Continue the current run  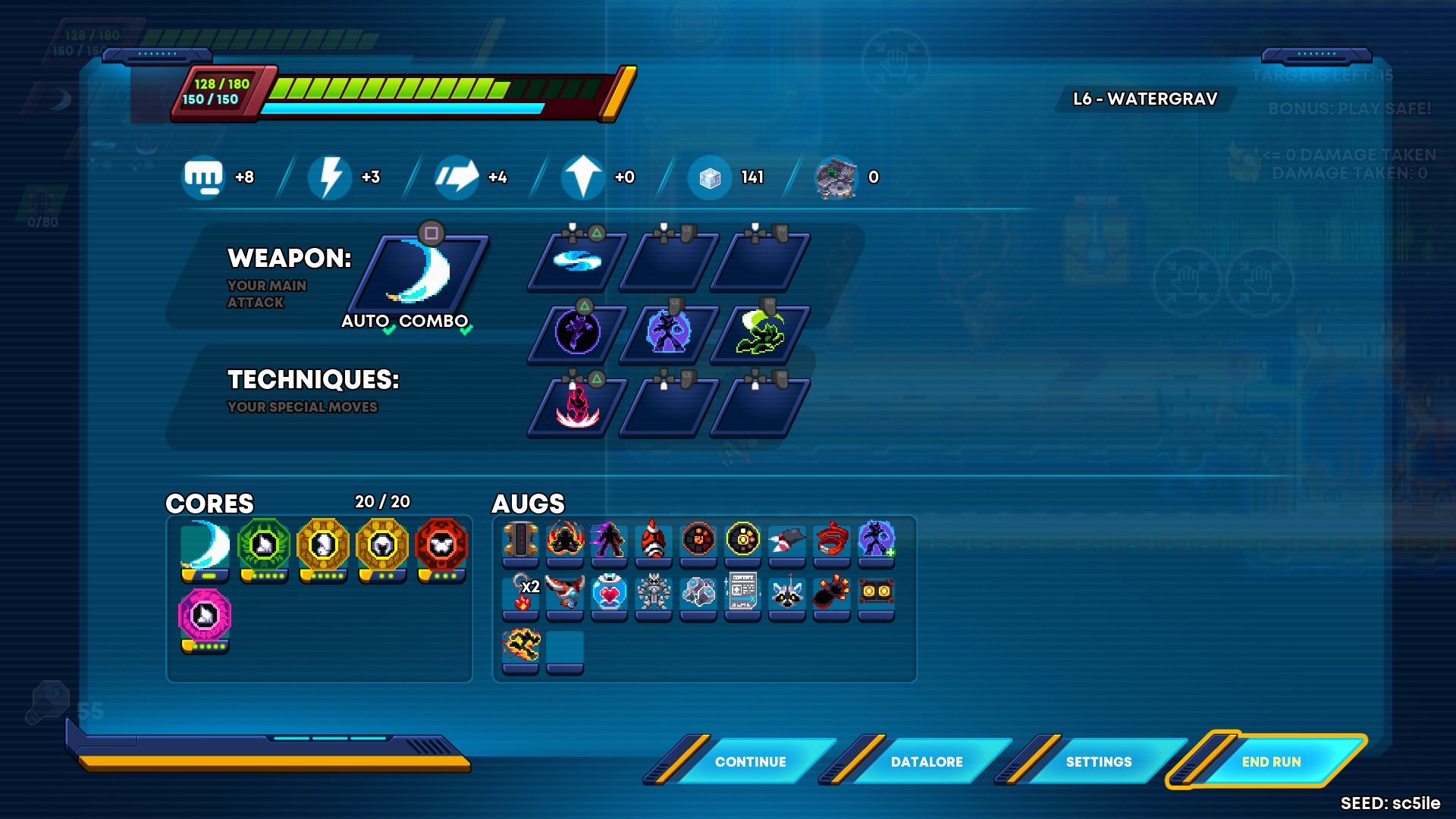click(750, 761)
